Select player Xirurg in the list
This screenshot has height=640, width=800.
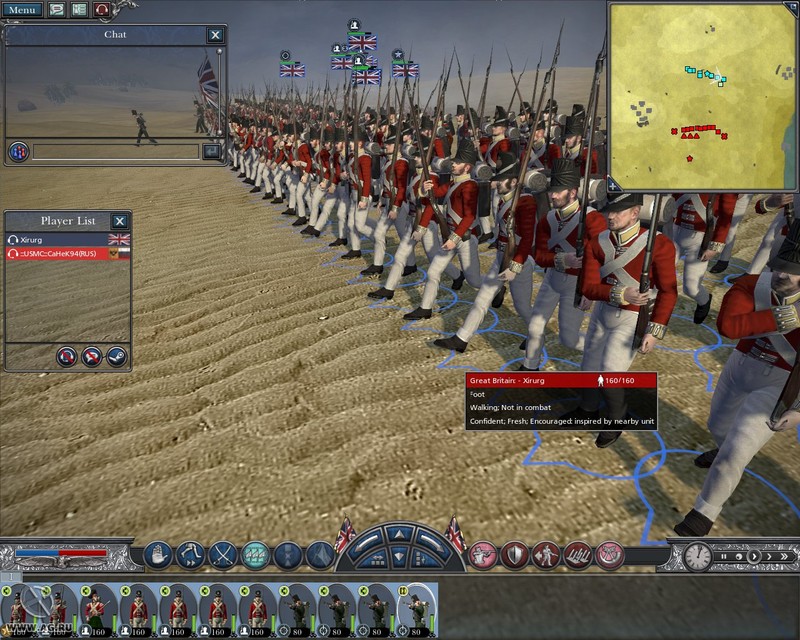[x=60, y=240]
